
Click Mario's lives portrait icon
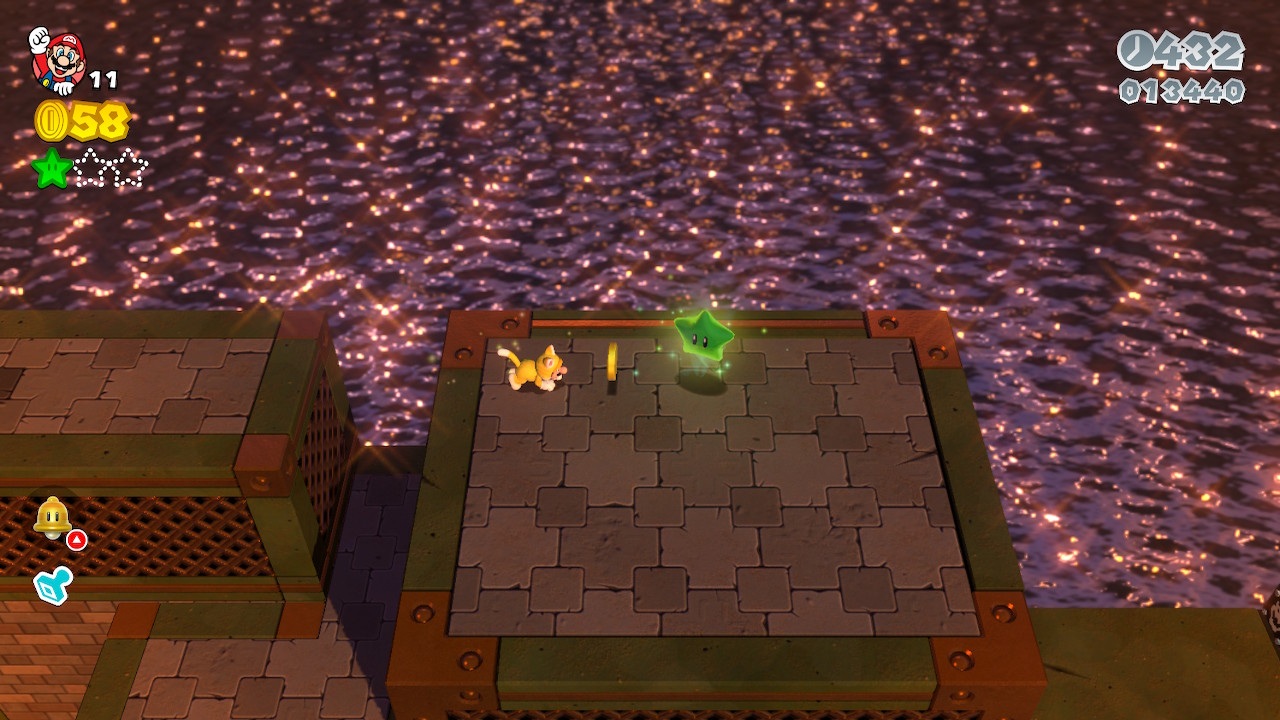(x=57, y=60)
